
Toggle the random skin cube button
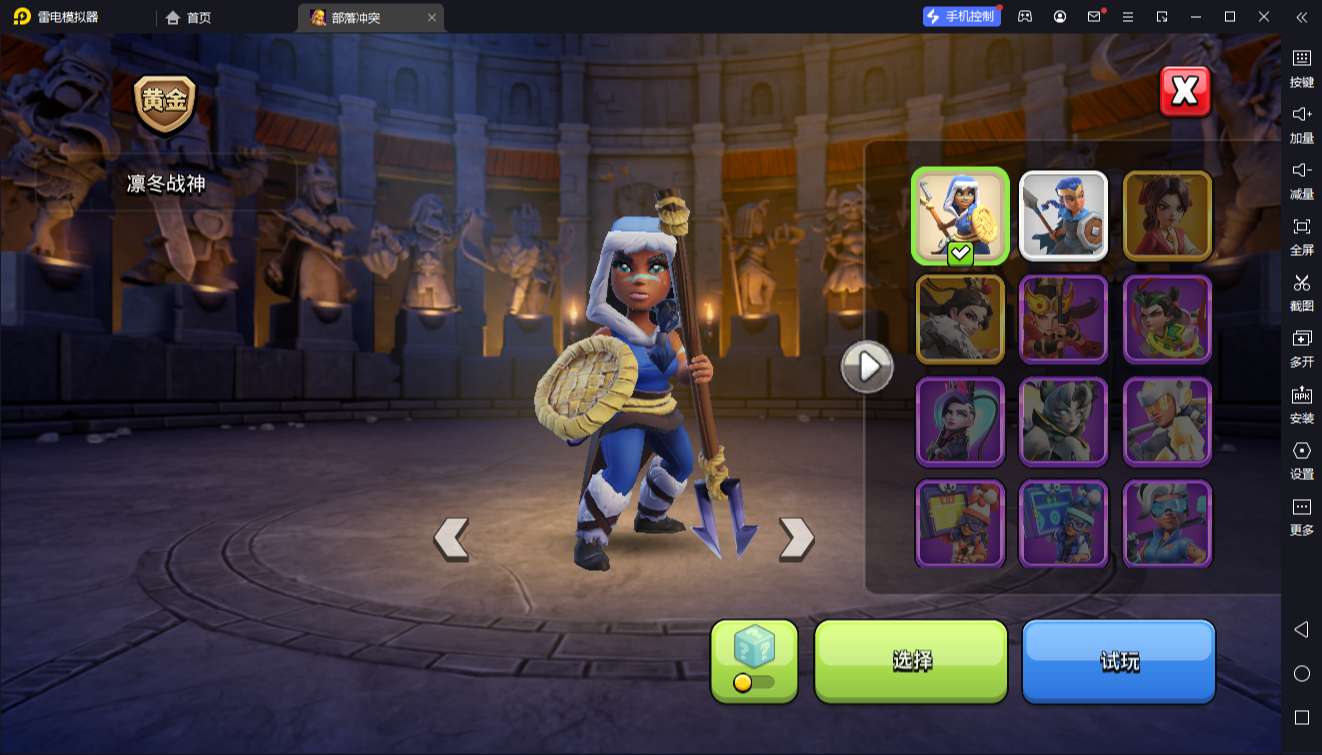(754, 660)
